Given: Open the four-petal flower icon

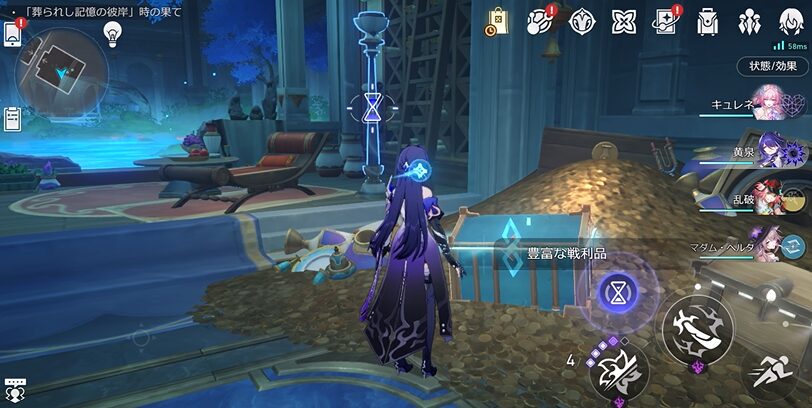Looking at the screenshot, I should [624, 20].
